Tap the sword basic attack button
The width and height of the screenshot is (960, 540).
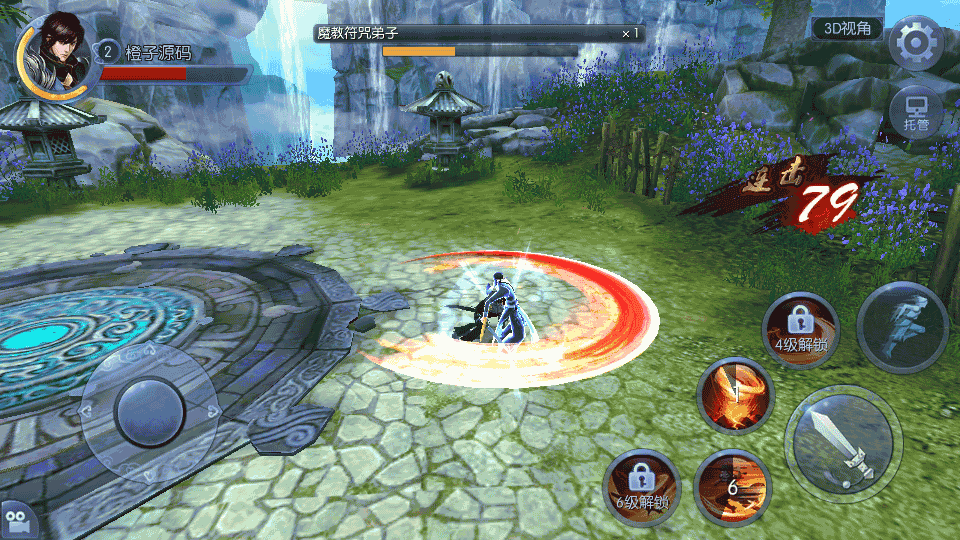click(843, 438)
